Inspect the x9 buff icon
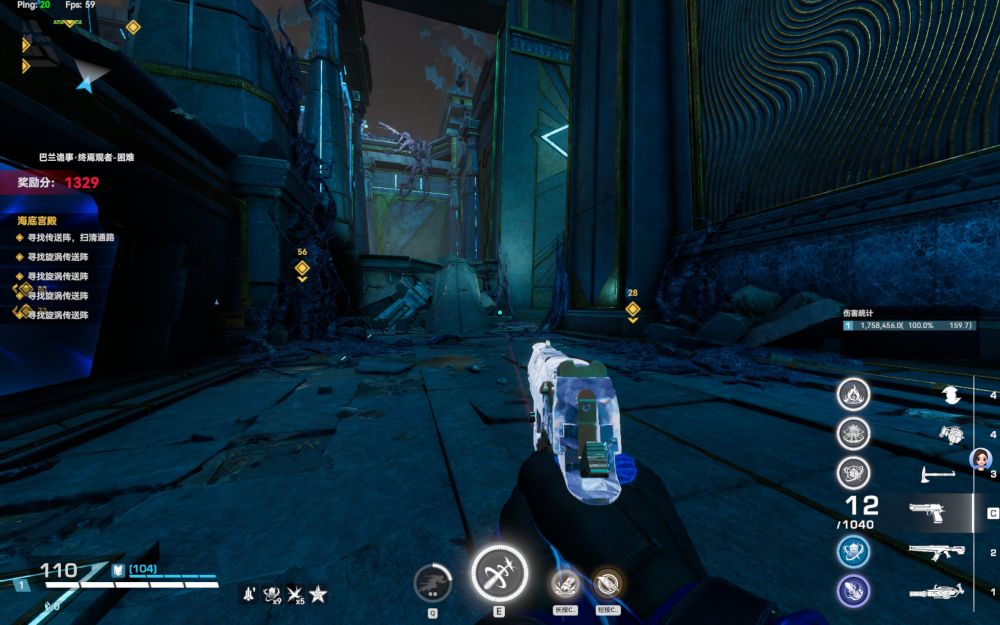 point(272,595)
